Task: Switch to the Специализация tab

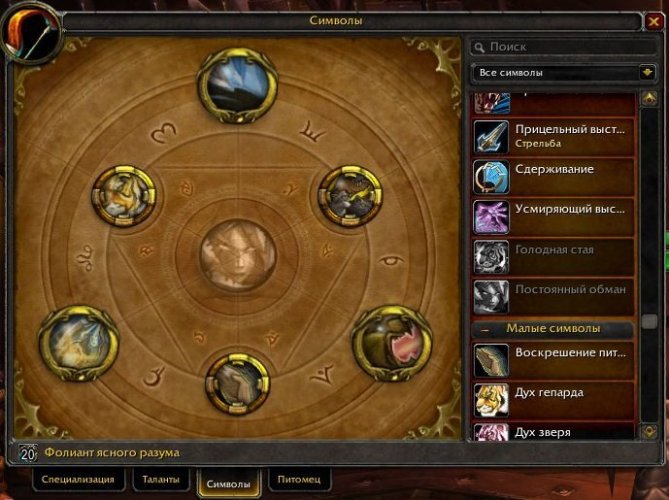Action: [x=78, y=480]
